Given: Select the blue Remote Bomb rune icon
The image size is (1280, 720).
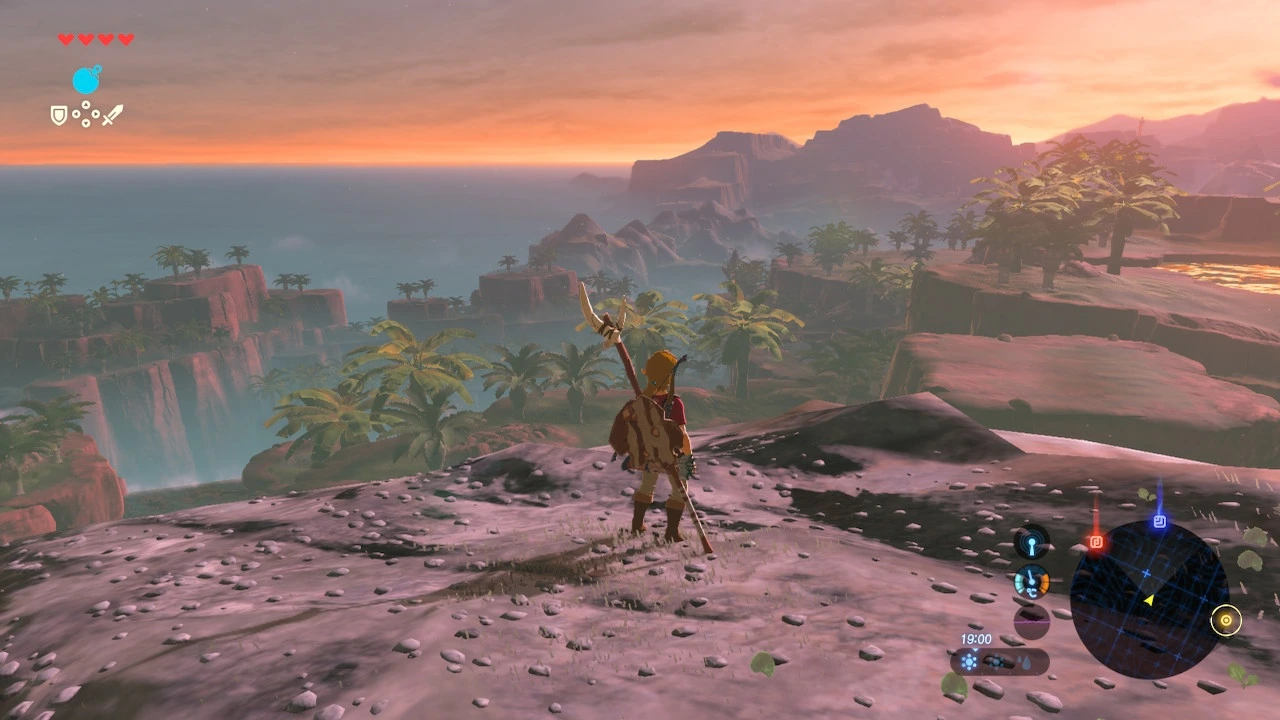Looking at the screenshot, I should 87,80.
